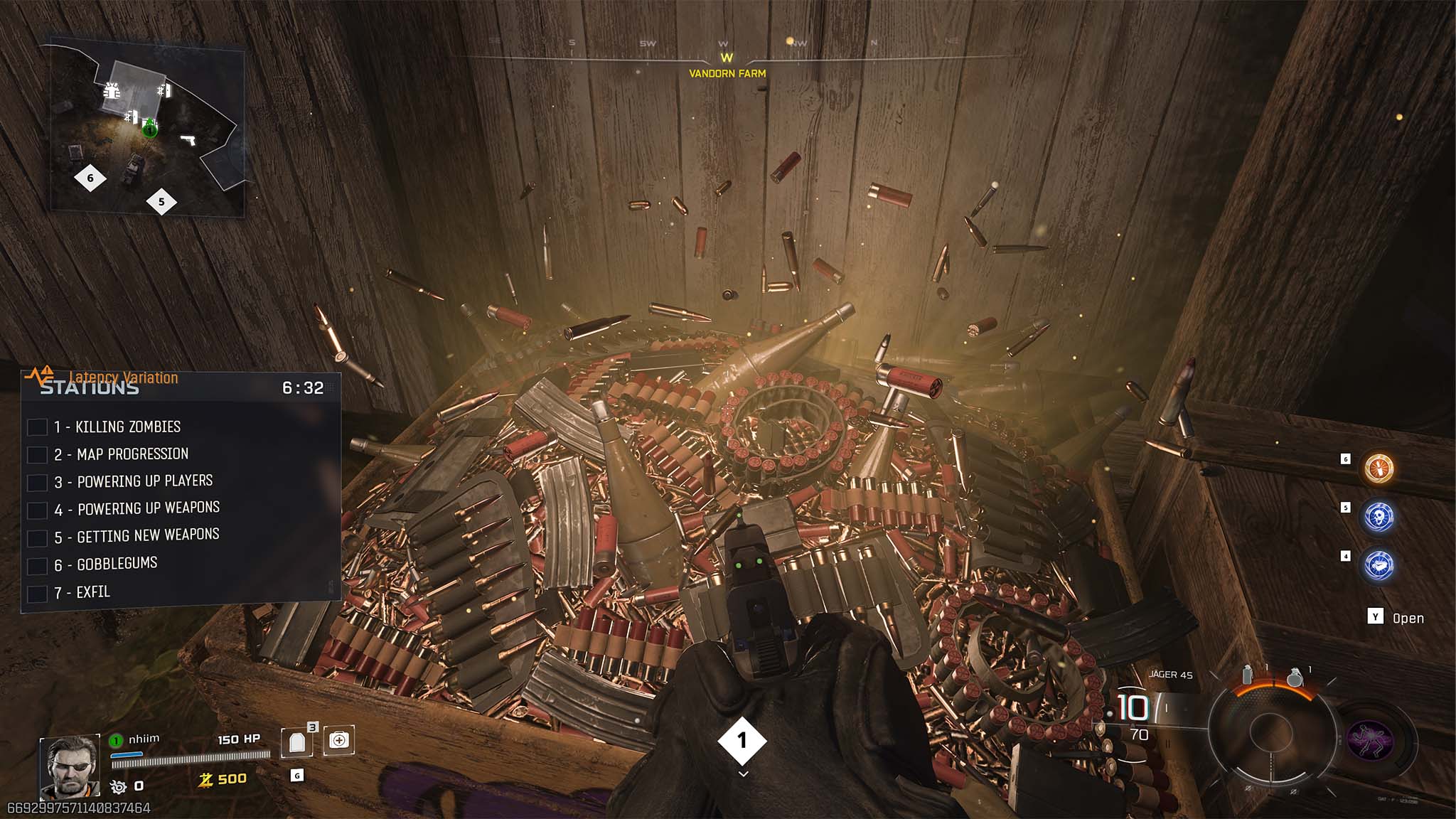1456x819 pixels.
Task: Open the minimap in the top-left
Action: click(x=146, y=128)
